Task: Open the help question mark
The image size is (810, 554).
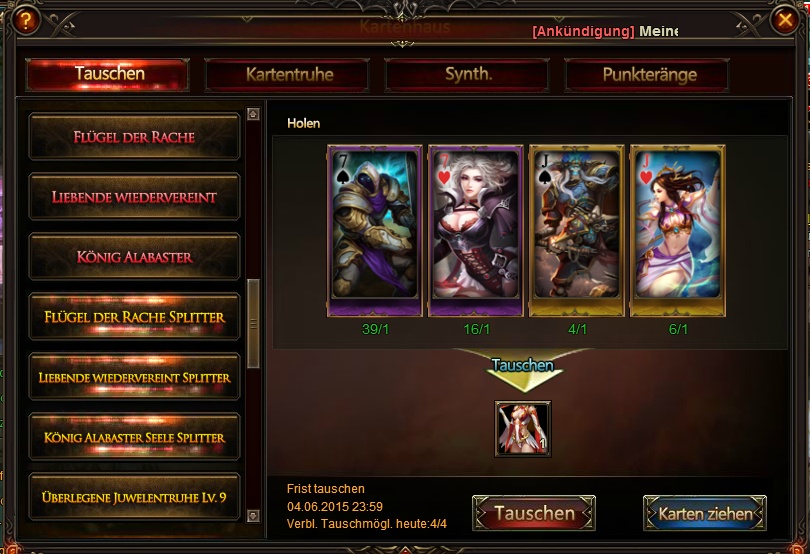Action: point(25,19)
